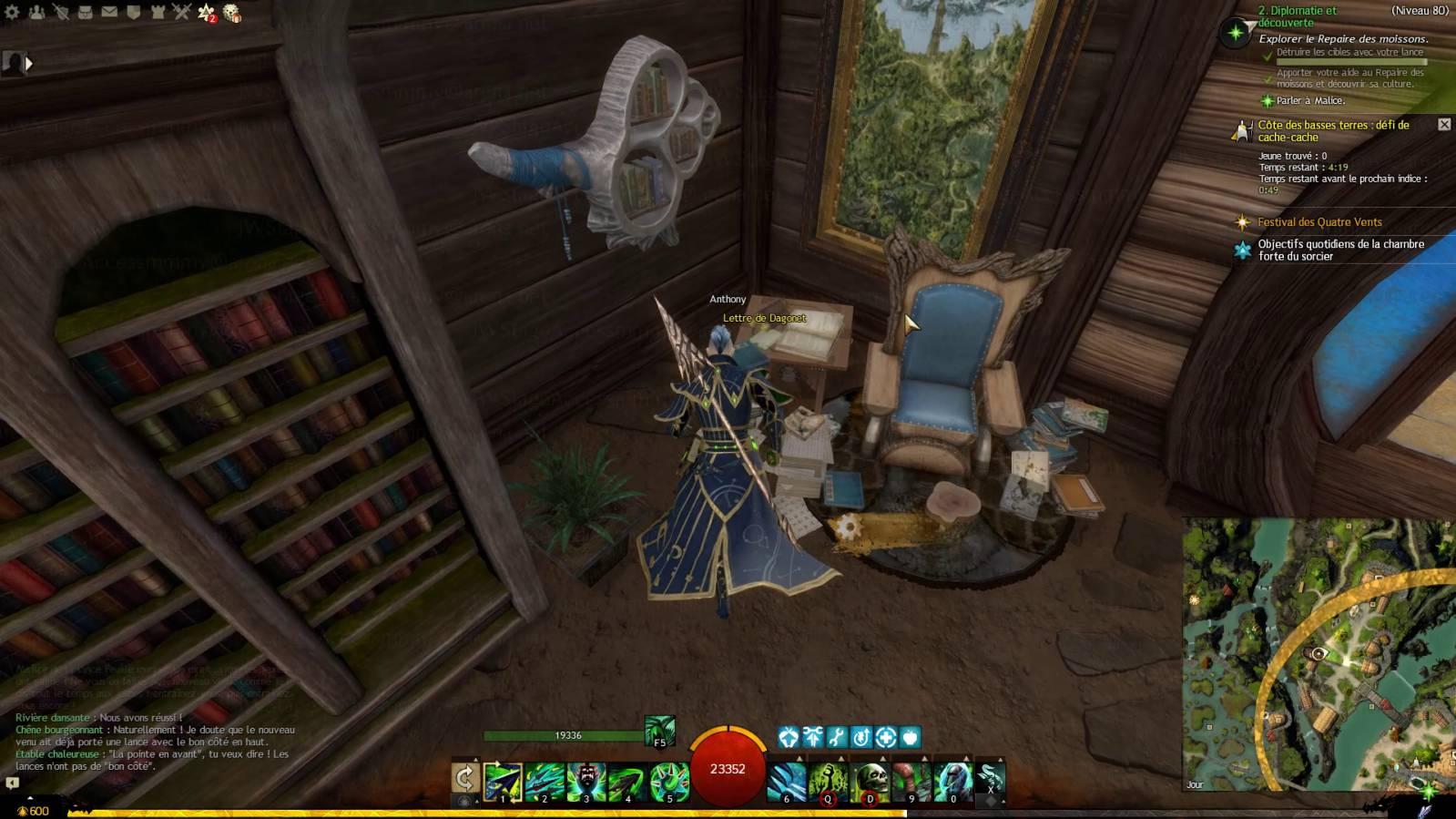Open the Black Lion Trading Post lion icon
Viewport: 1456px width, 819px height.
click(x=232, y=13)
